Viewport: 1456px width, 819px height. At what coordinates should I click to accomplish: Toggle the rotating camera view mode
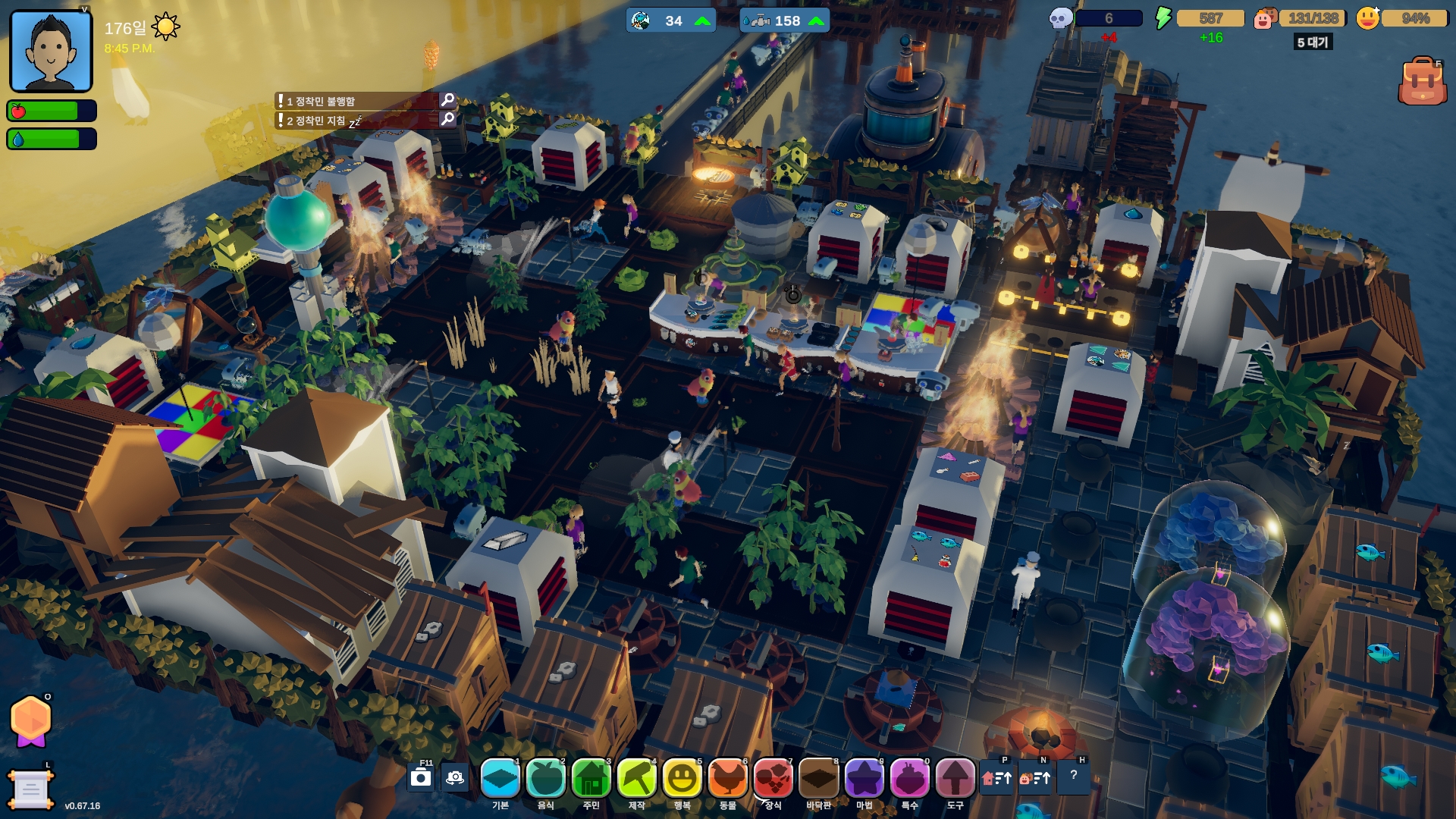click(x=455, y=778)
